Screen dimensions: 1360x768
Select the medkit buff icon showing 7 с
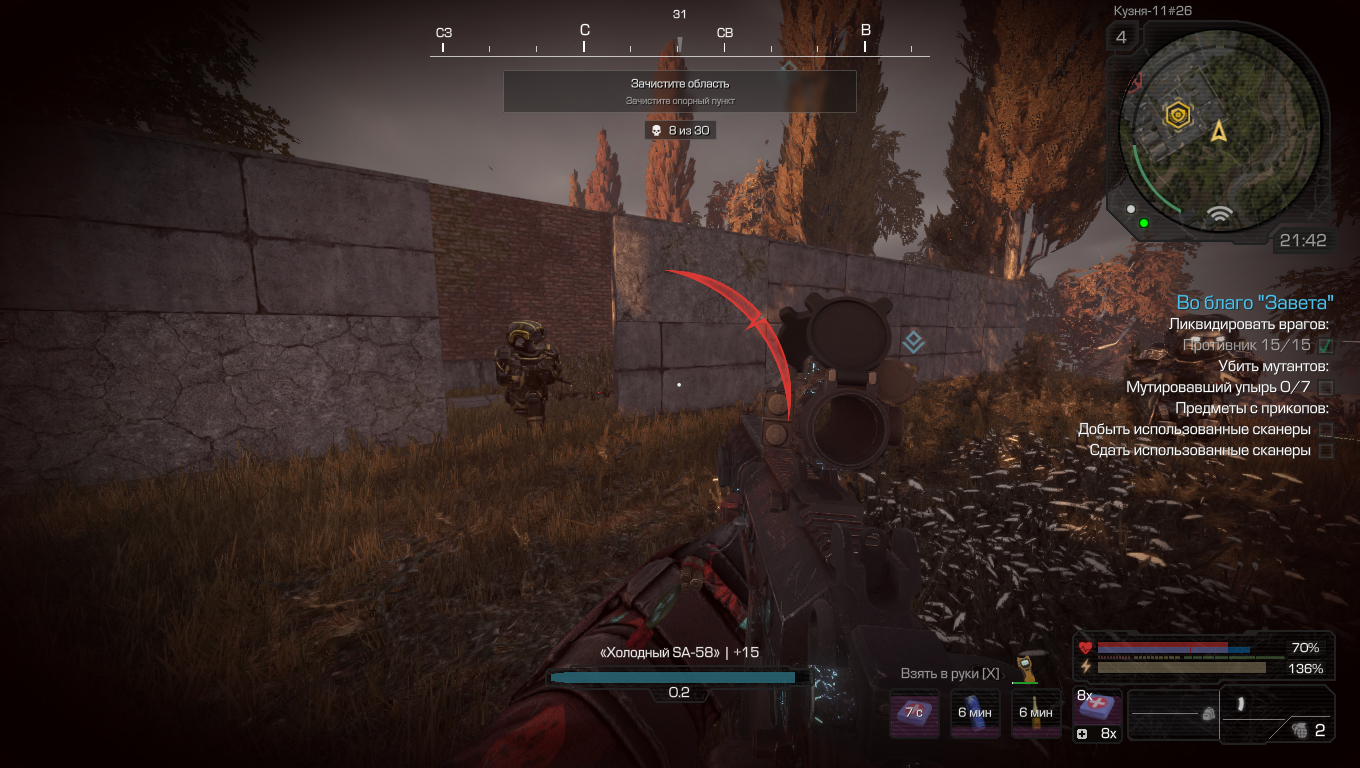[914, 713]
